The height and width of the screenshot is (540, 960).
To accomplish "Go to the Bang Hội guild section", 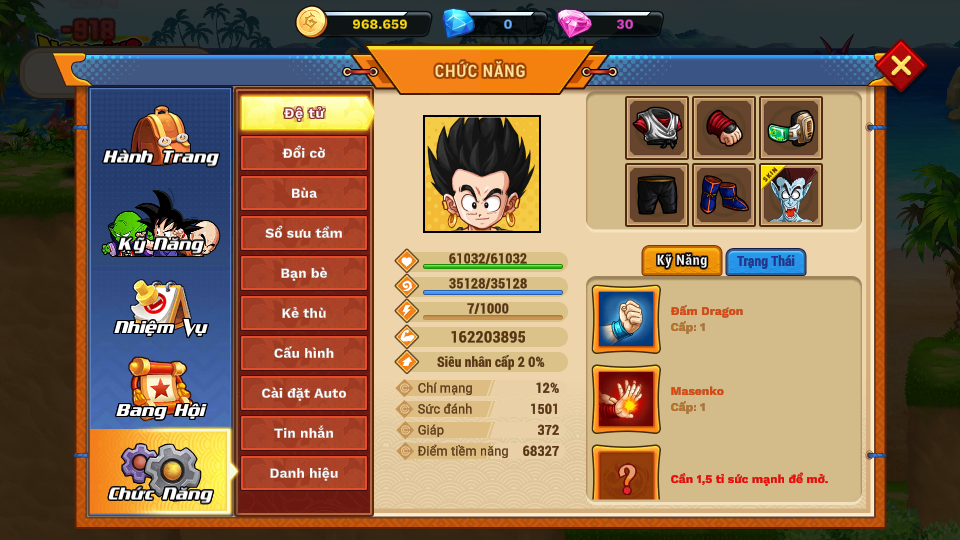I will coord(160,390).
